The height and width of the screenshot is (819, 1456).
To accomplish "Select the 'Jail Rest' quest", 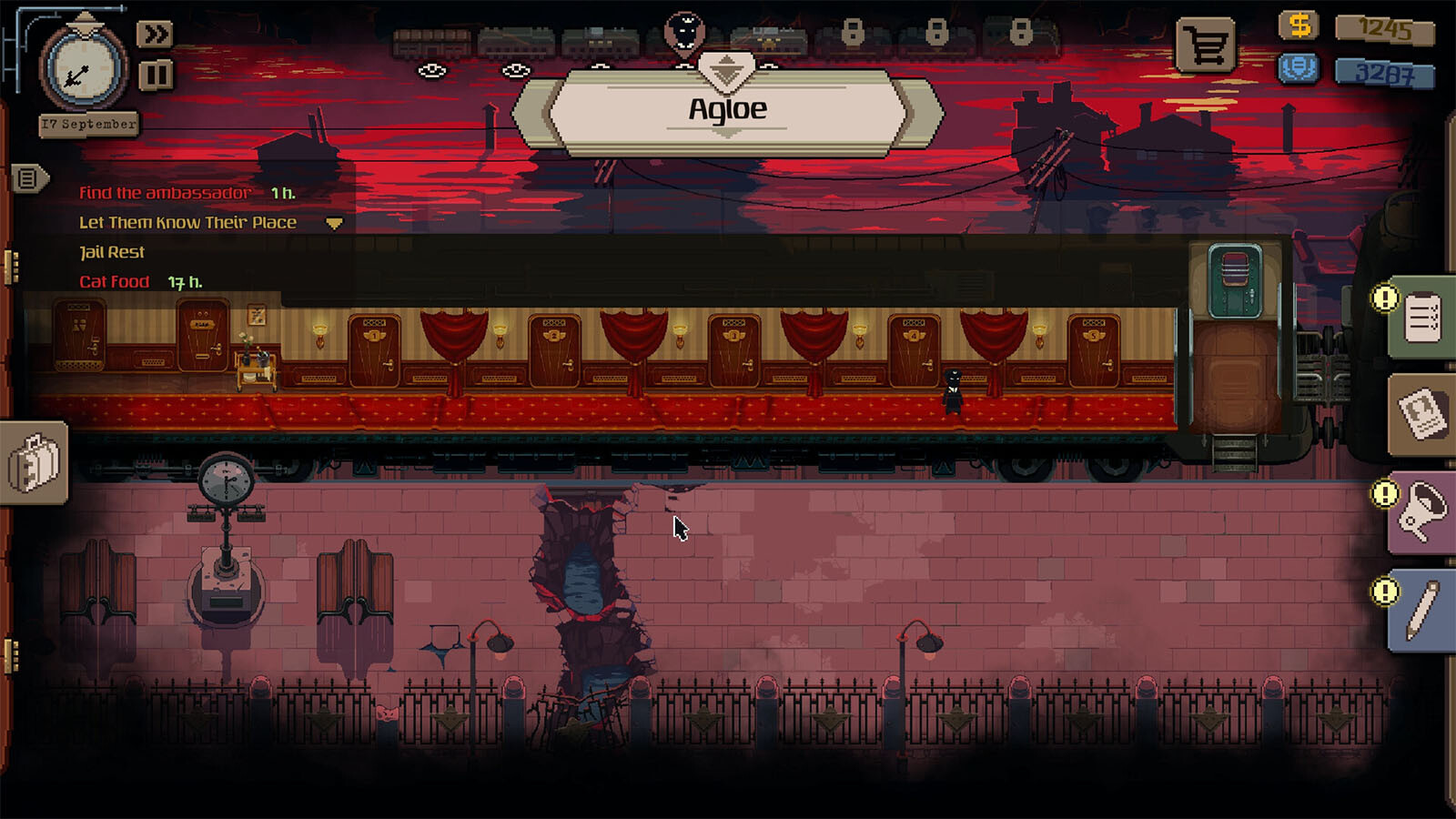I will (112, 252).
